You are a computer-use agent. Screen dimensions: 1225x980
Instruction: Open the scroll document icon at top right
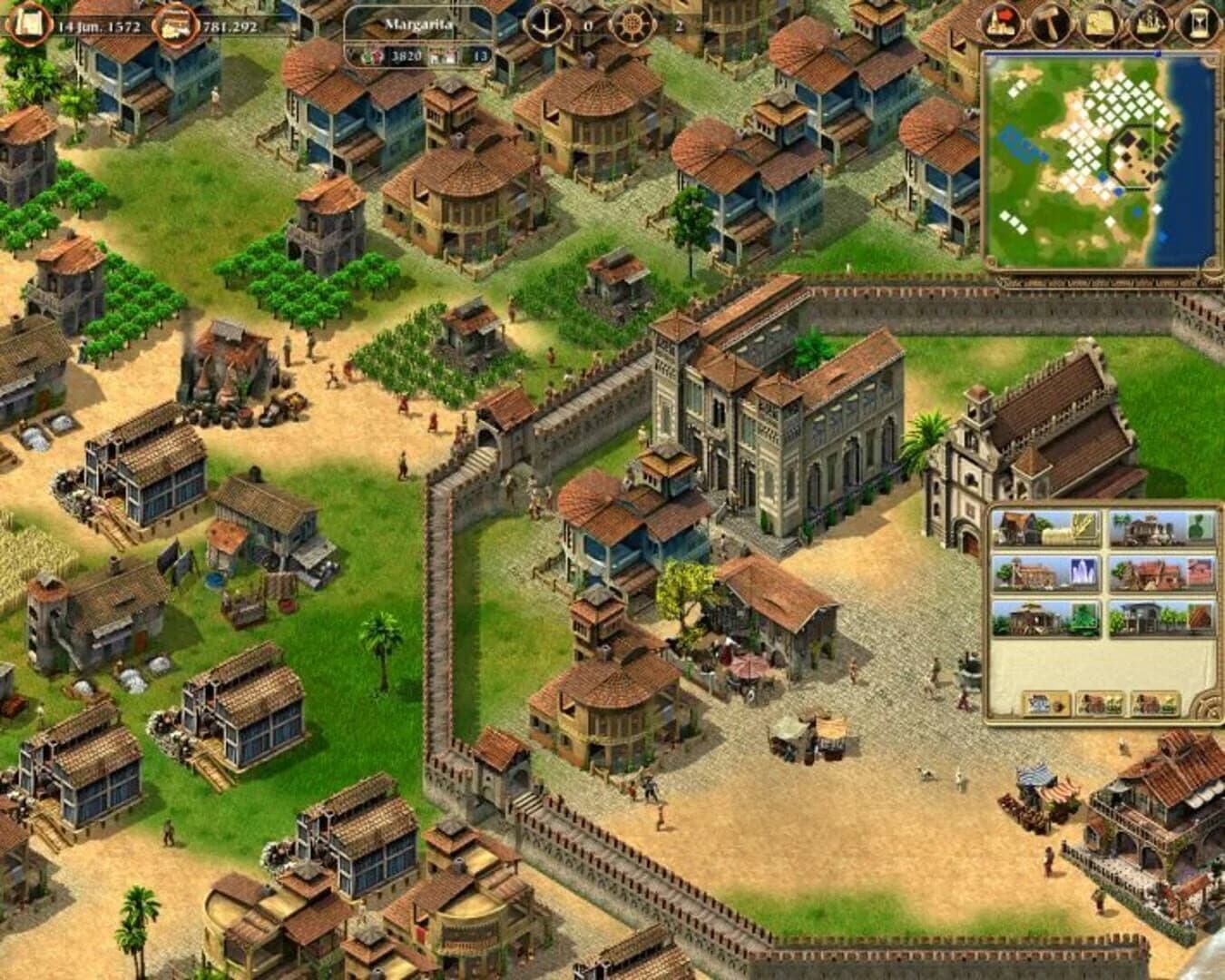point(1100,20)
